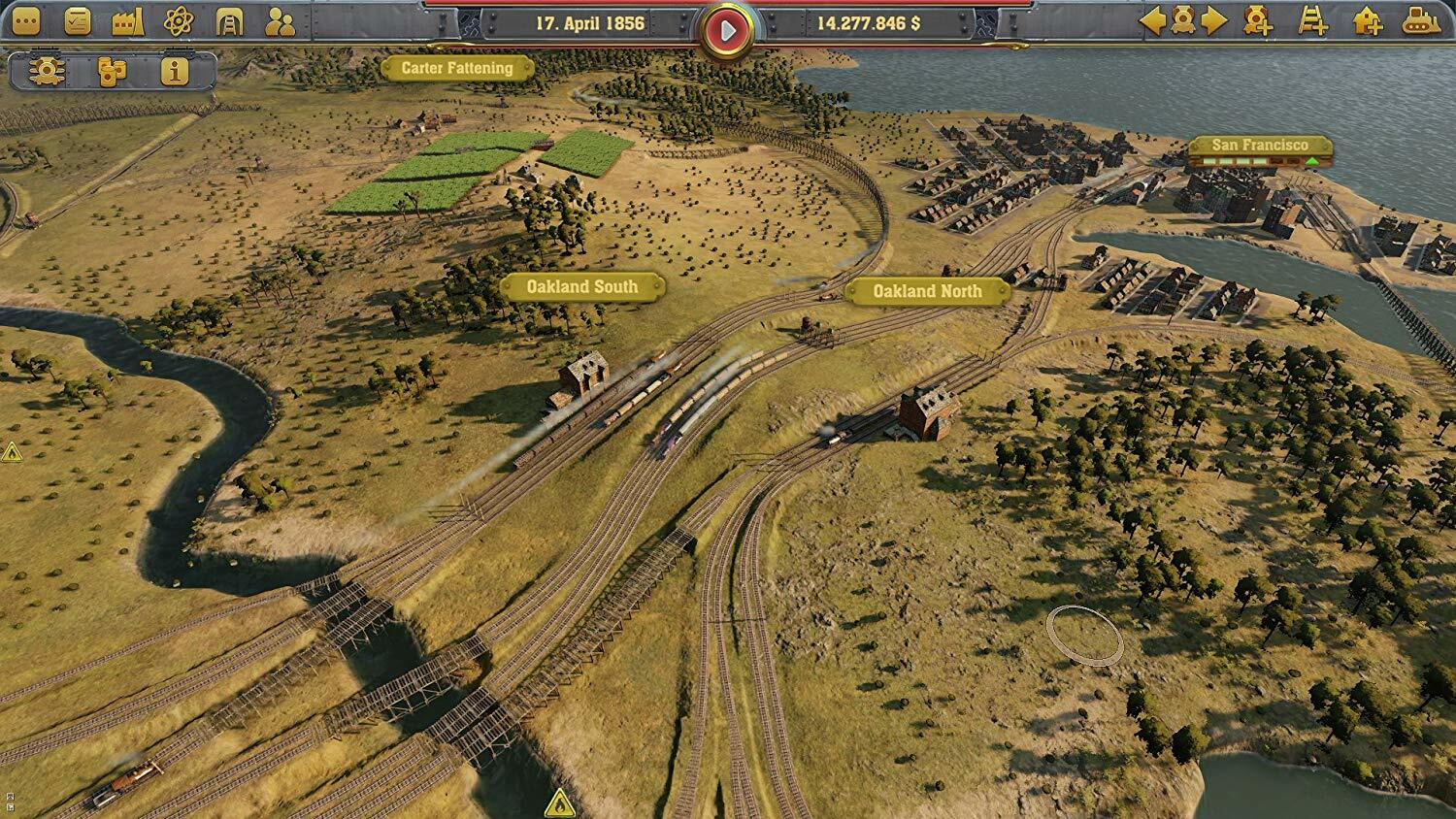Viewport: 1456px width, 819px height.
Task: Click the stacked barrels goods icon
Action: click(111, 72)
